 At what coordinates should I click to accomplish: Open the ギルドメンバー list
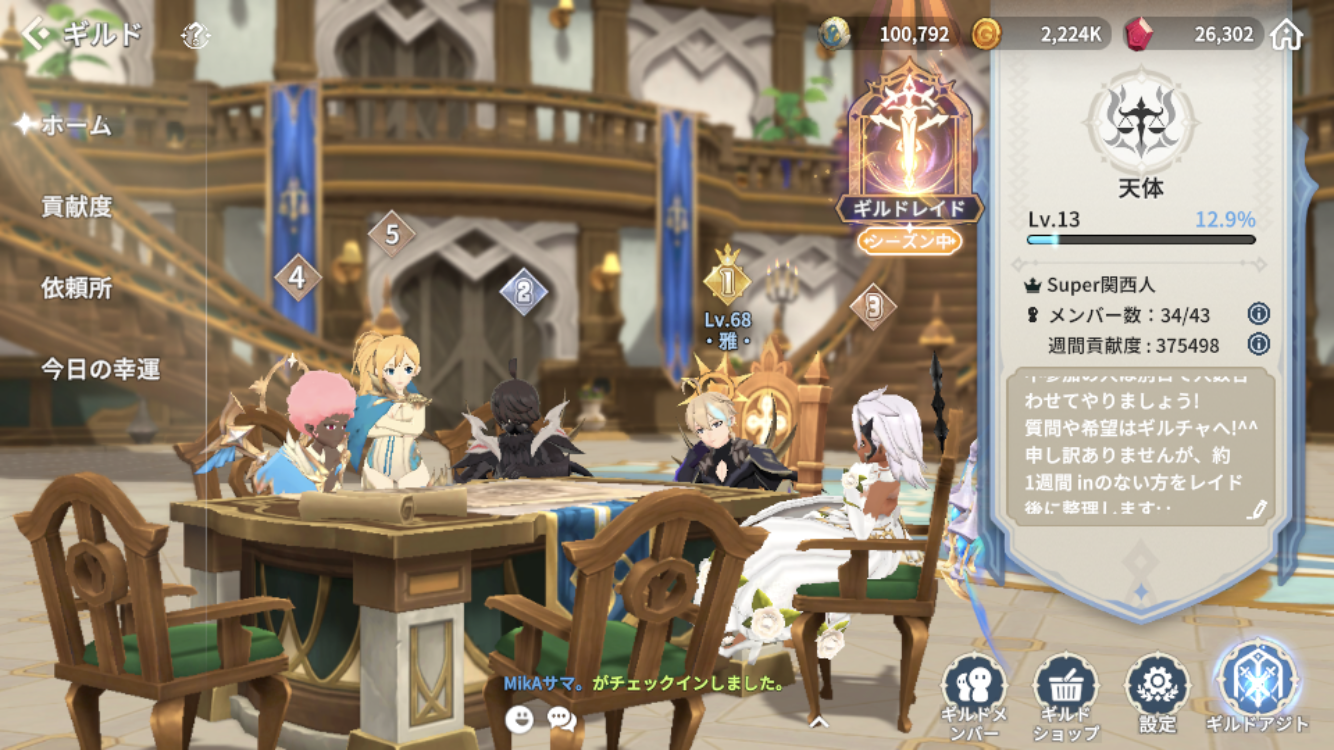tap(973, 695)
